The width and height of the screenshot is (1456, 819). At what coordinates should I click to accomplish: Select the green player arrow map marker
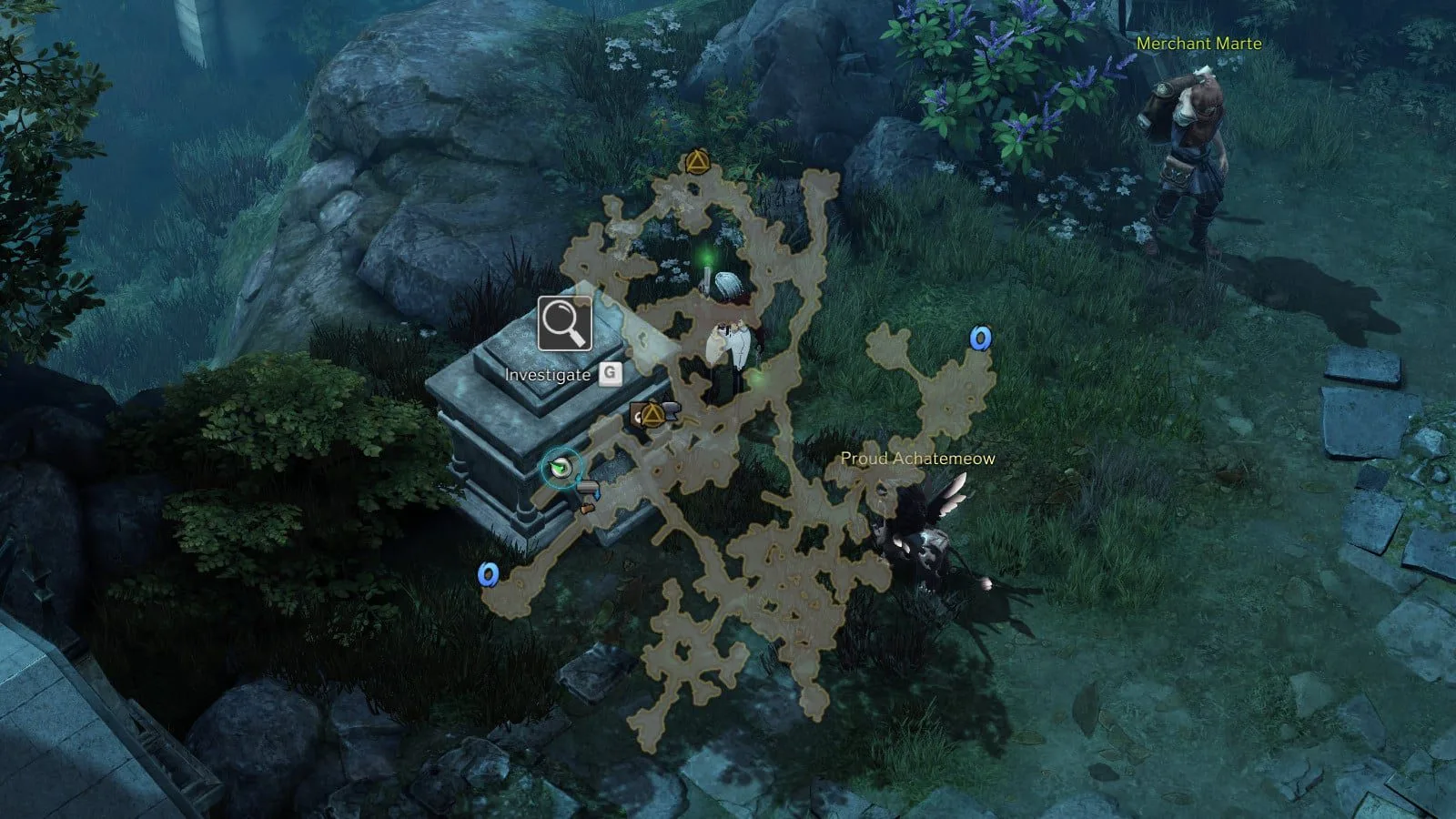tap(561, 469)
